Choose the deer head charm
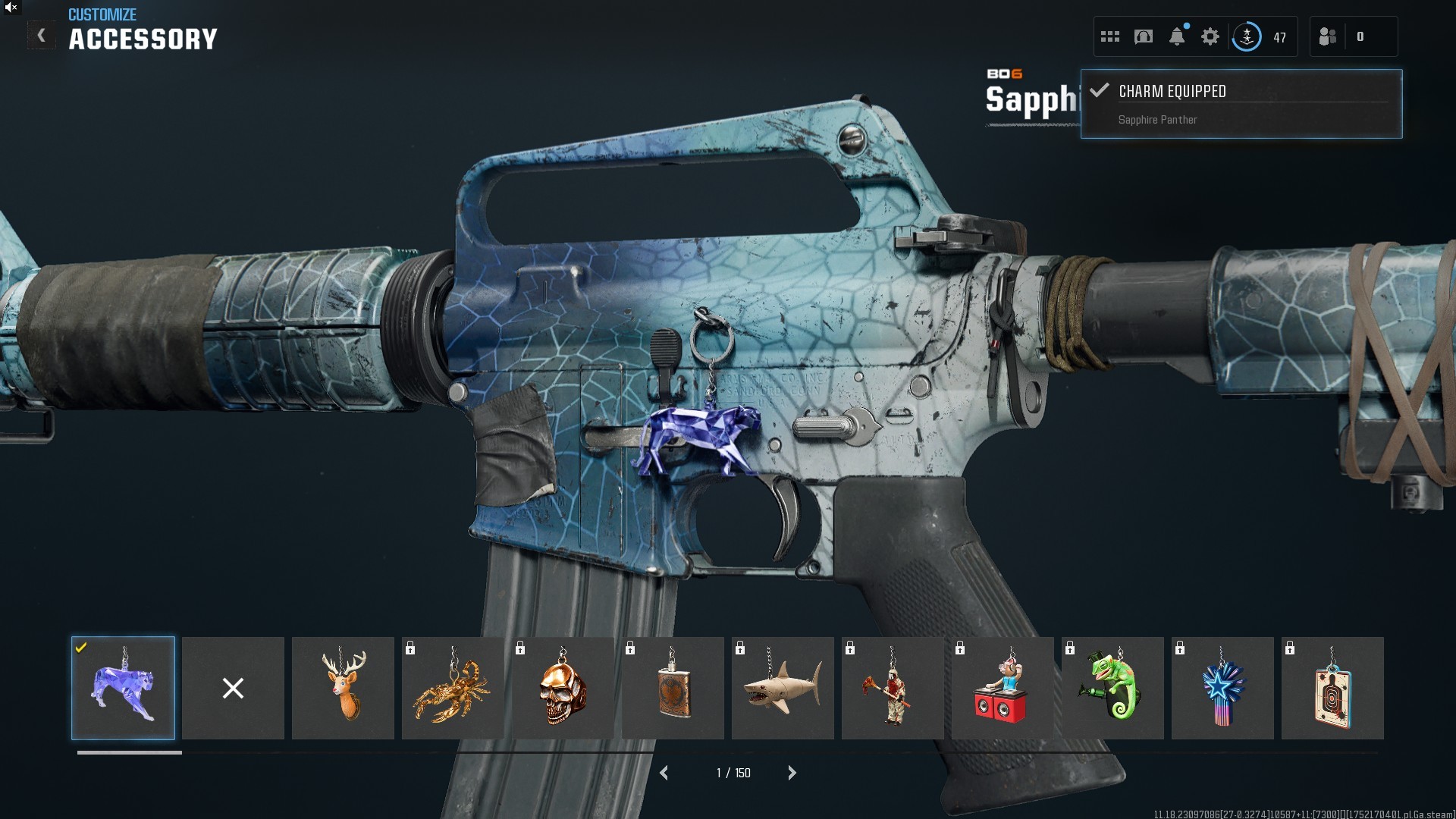 click(x=343, y=688)
